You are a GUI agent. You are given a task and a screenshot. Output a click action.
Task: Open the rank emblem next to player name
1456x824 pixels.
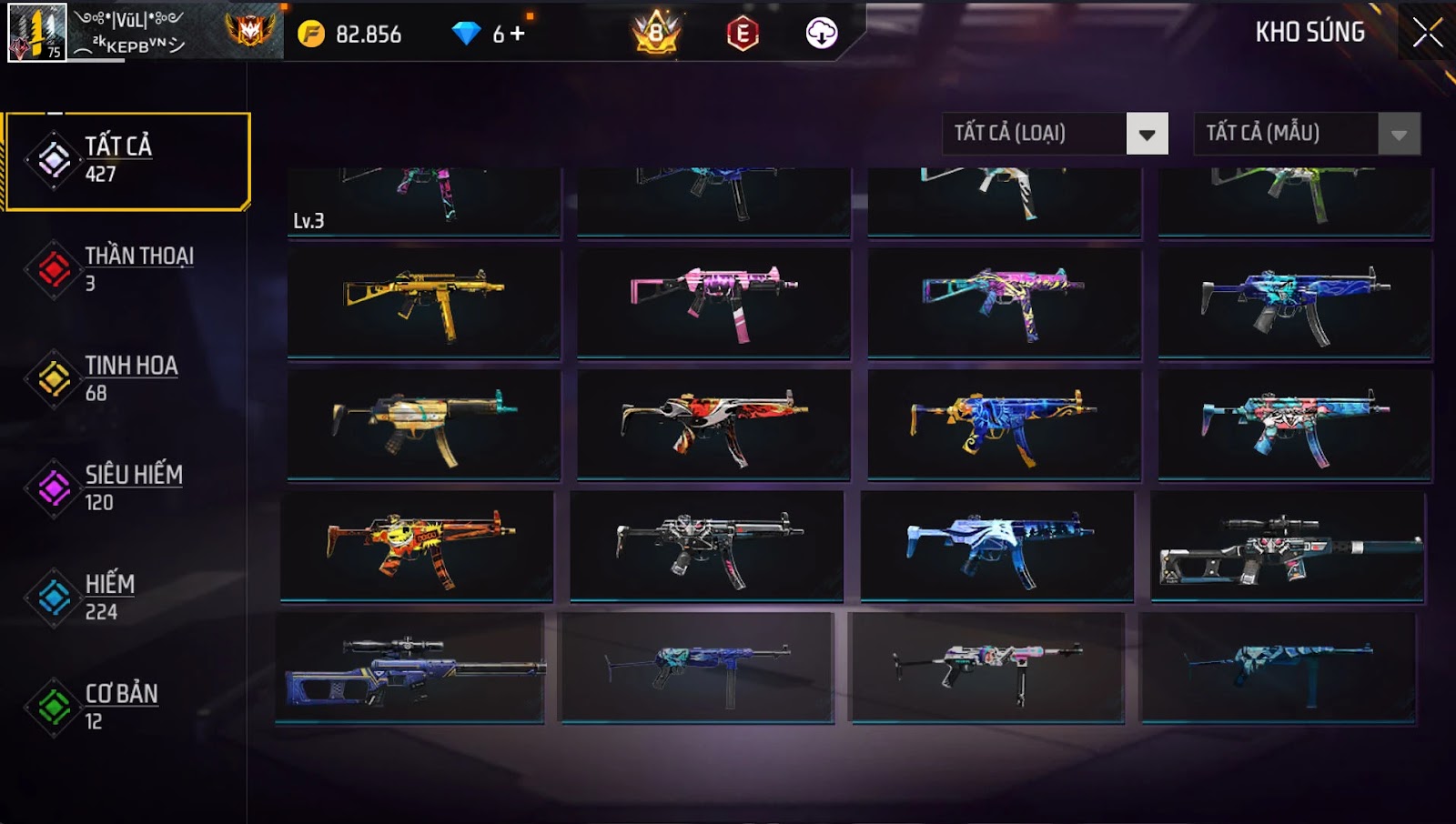coord(249,31)
